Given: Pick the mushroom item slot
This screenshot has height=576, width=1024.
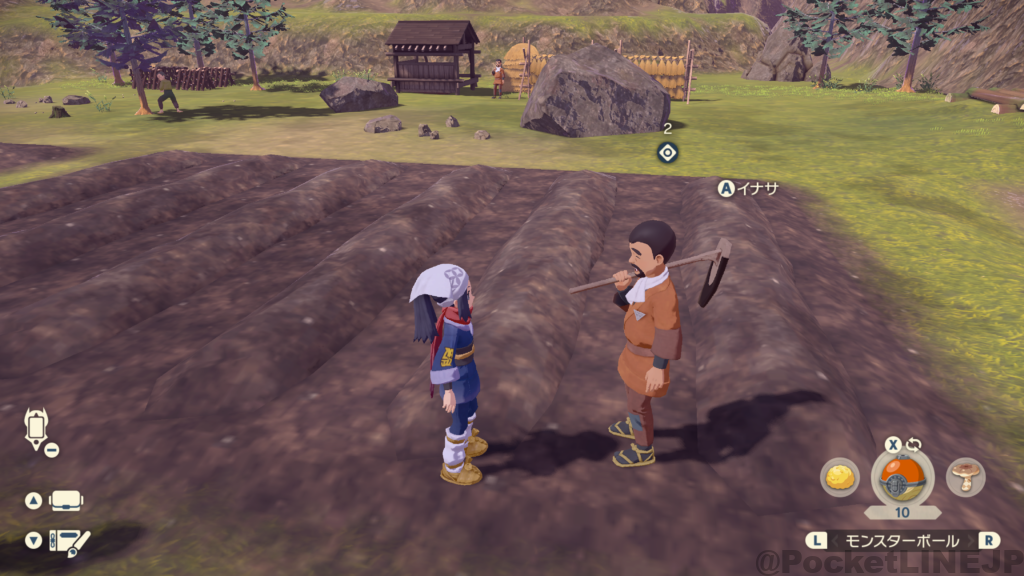Looking at the screenshot, I should [x=966, y=477].
